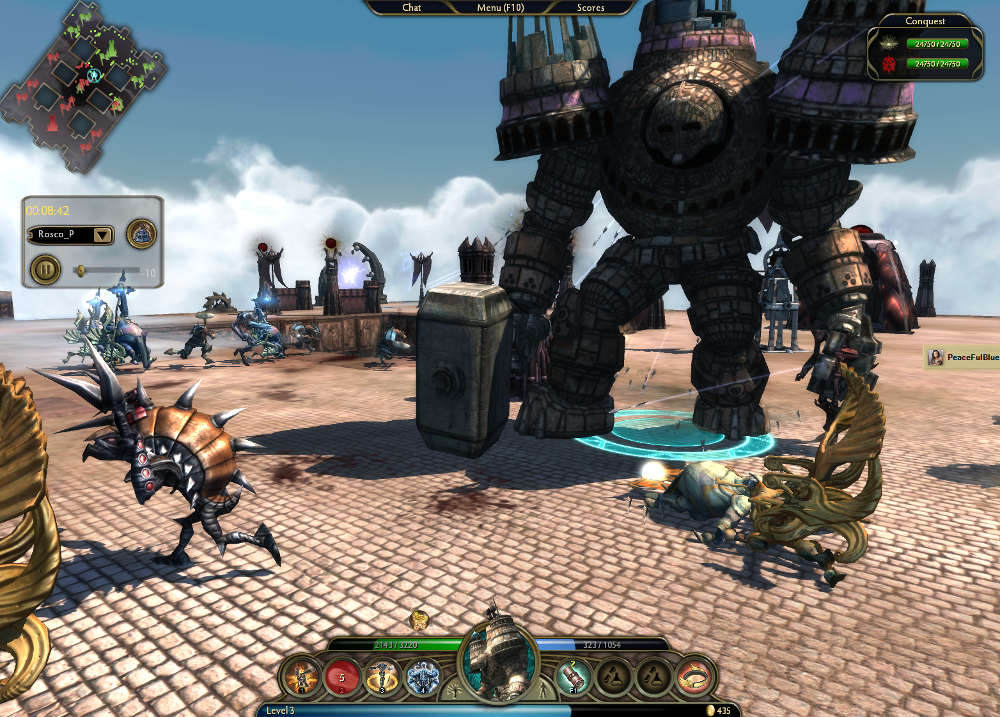Click the round camera icon beside the player dropdown
This screenshot has height=717, width=1000.
pyautogui.click(x=142, y=235)
